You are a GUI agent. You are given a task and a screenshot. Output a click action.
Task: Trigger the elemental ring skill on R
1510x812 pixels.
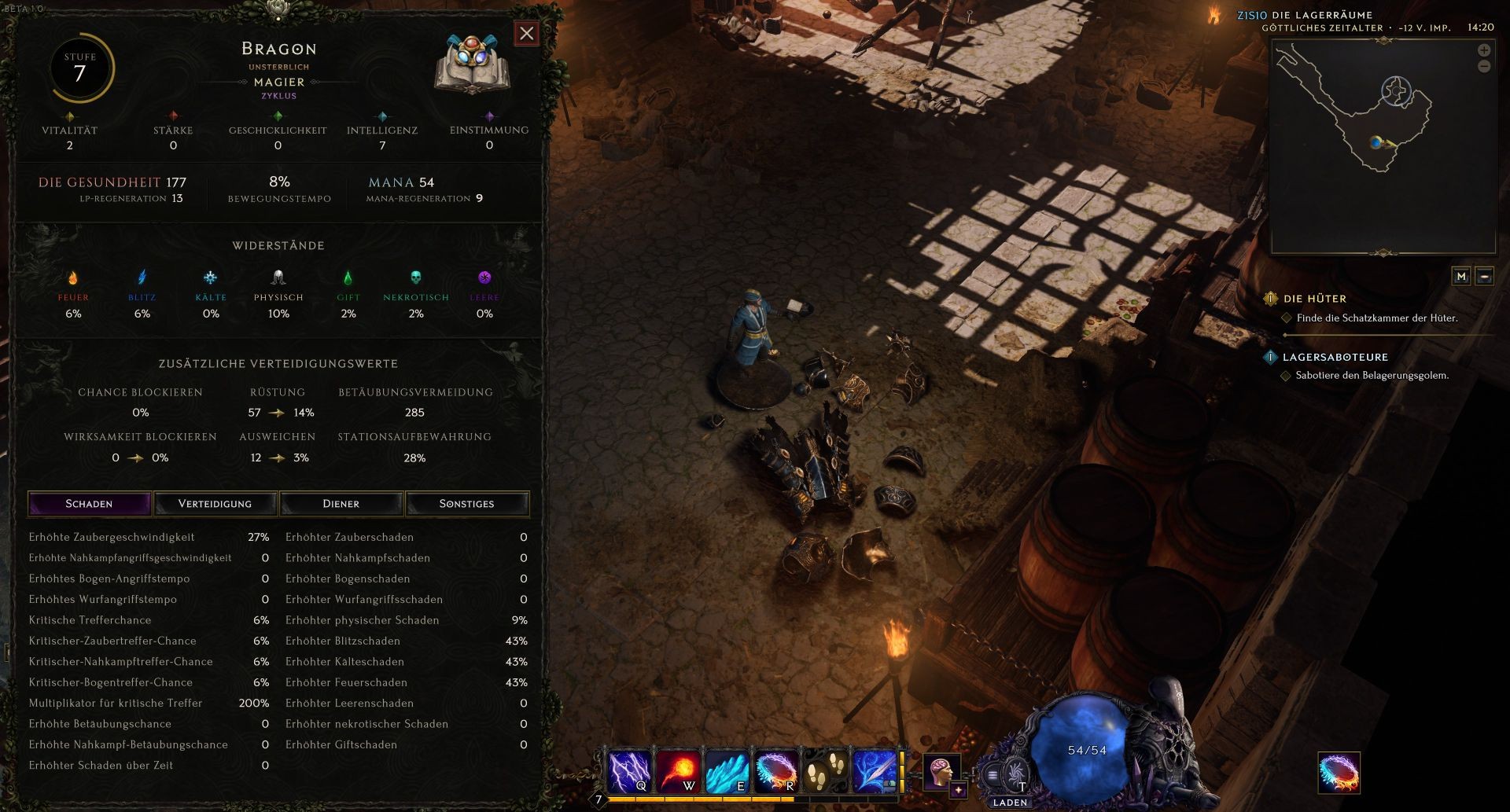click(775, 771)
